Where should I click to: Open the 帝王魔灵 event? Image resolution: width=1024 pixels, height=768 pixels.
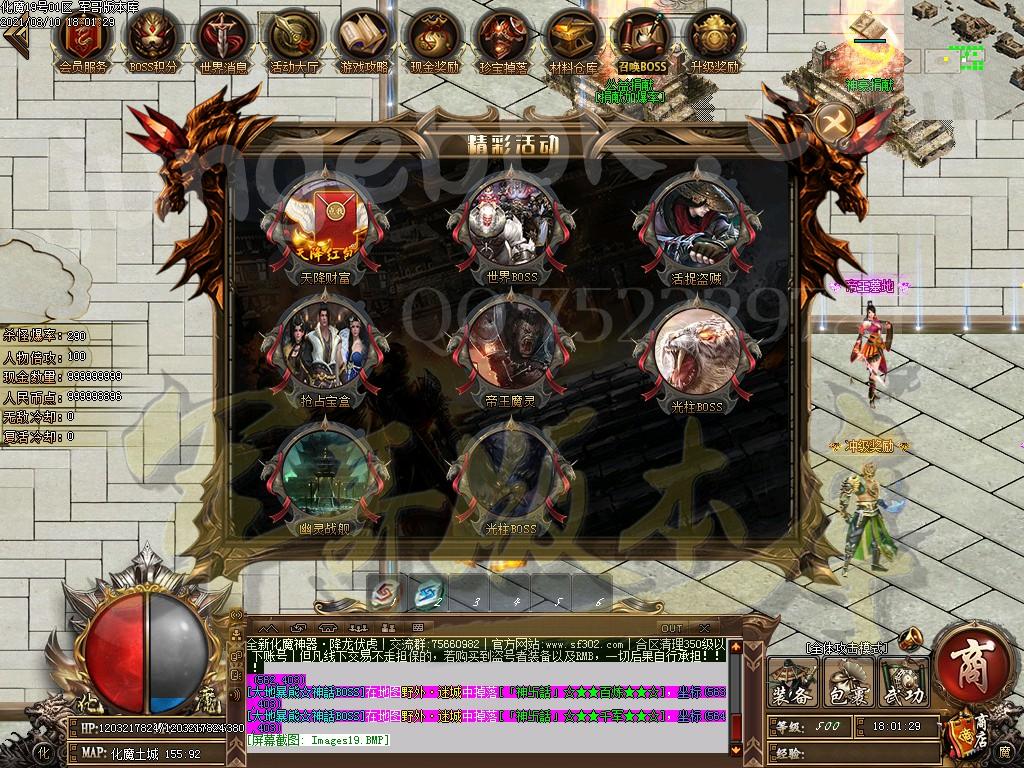click(511, 343)
